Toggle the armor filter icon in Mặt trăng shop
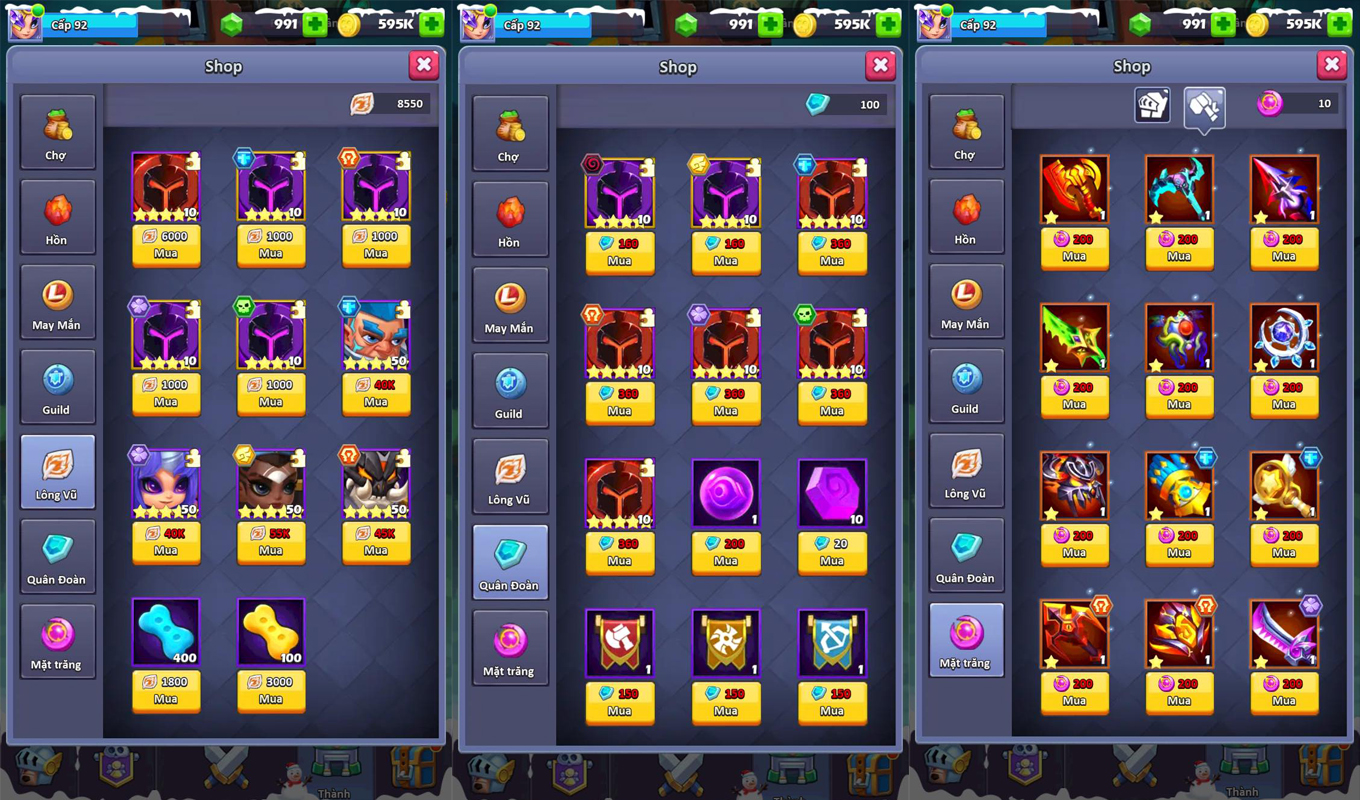This screenshot has height=800, width=1360. click(1151, 104)
